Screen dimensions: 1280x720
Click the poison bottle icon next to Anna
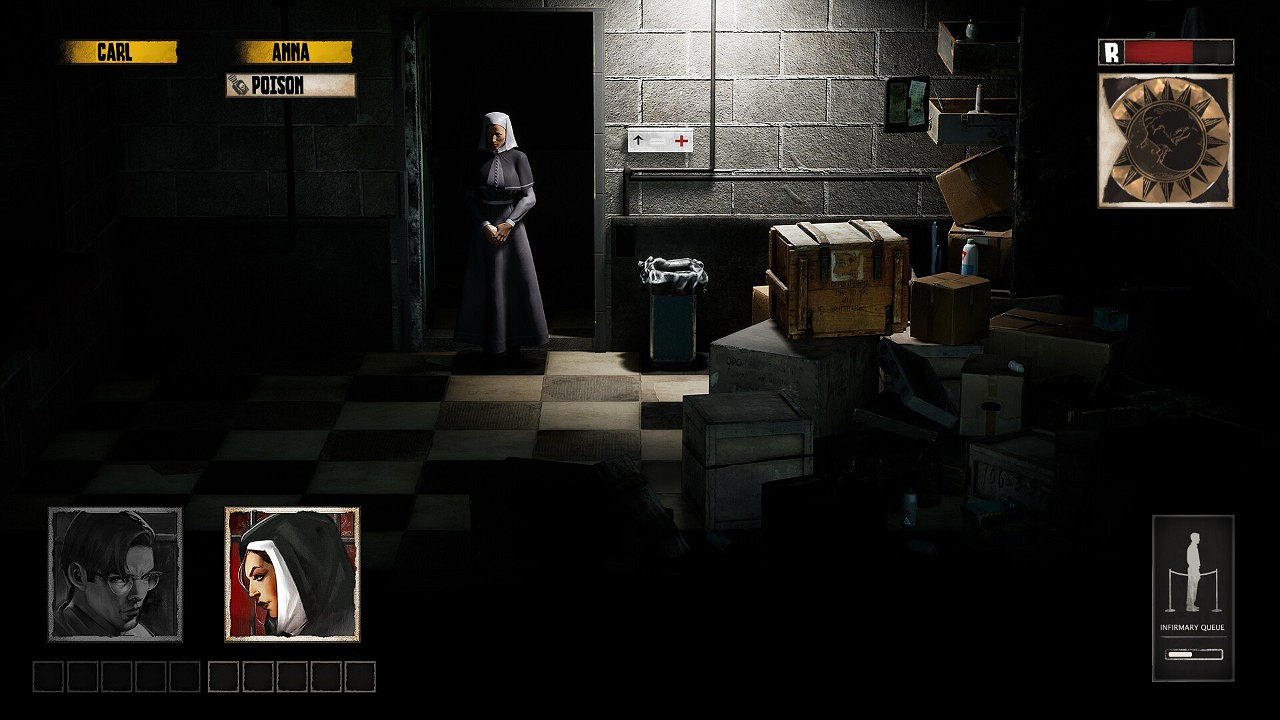click(x=239, y=86)
